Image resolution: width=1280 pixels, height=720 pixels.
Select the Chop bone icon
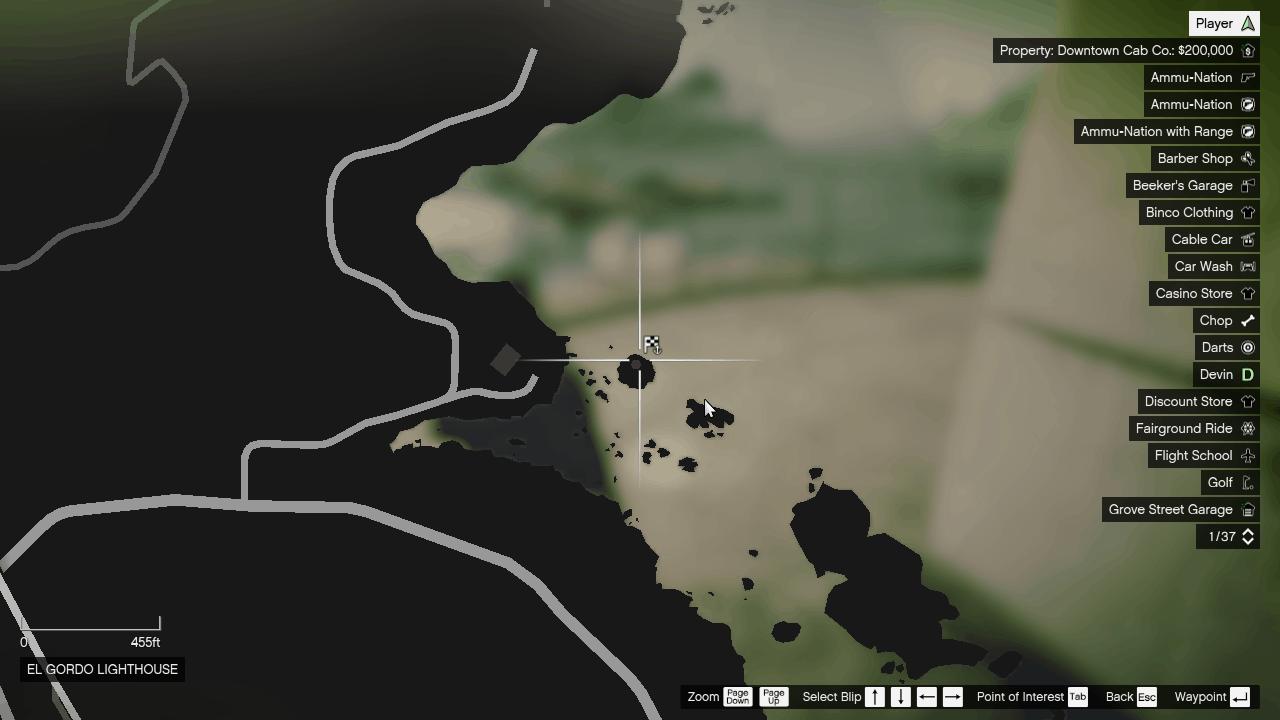1247,320
